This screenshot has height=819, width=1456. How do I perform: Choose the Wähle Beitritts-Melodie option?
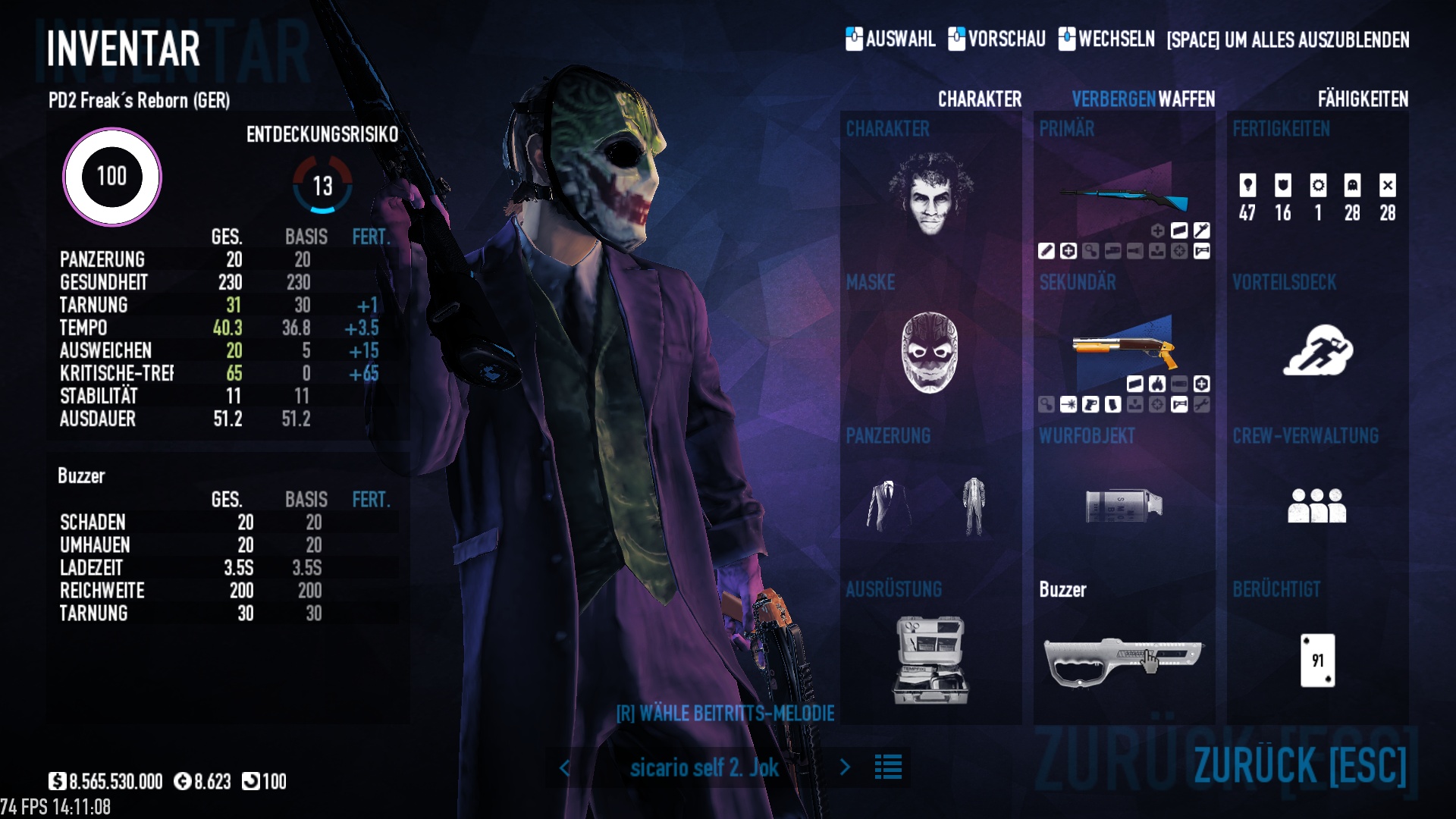coord(725,714)
